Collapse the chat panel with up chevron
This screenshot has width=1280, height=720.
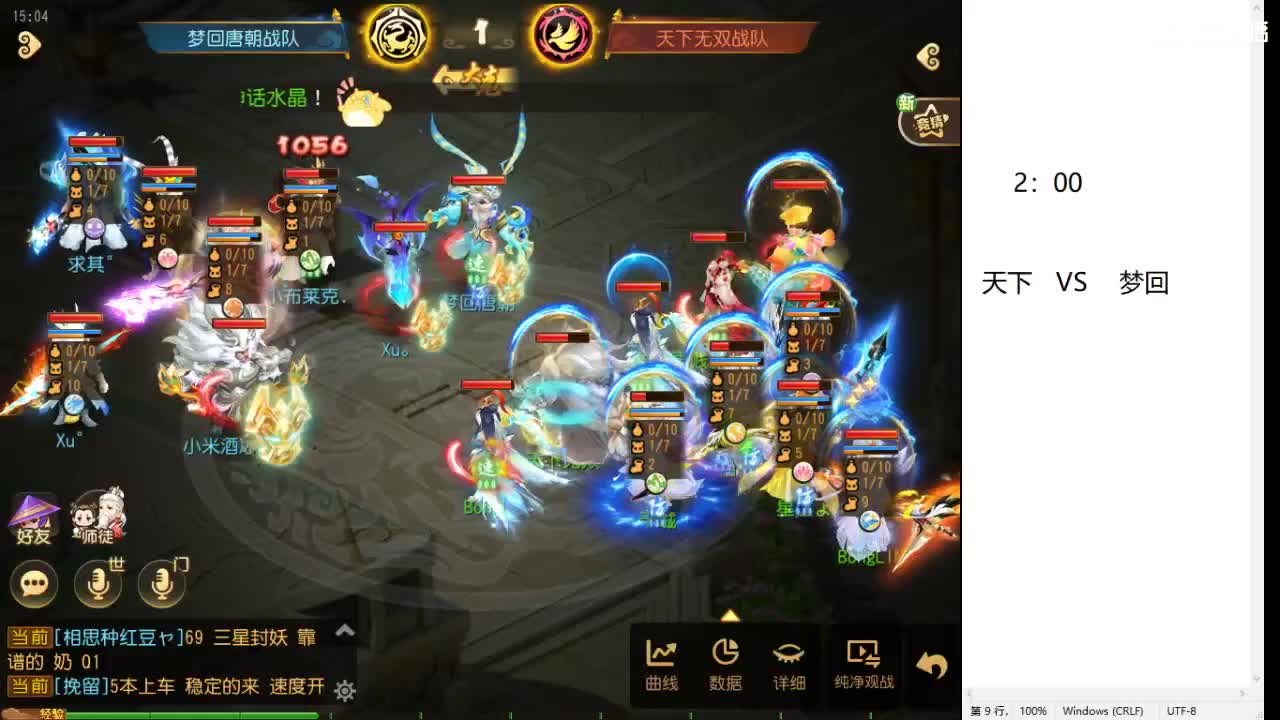pos(345,632)
